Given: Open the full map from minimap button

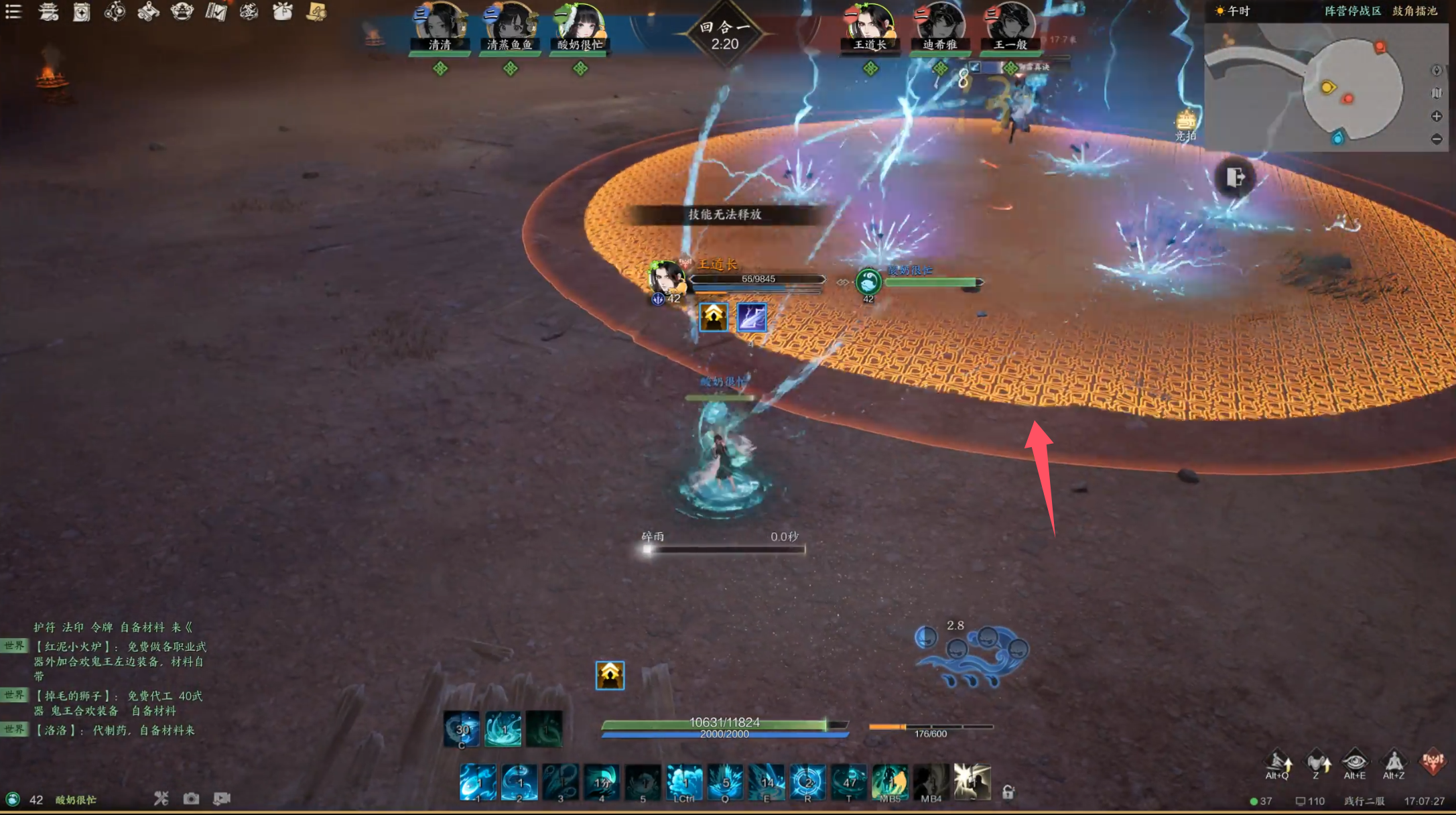Looking at the screenshot, I should pos(1437,93).
